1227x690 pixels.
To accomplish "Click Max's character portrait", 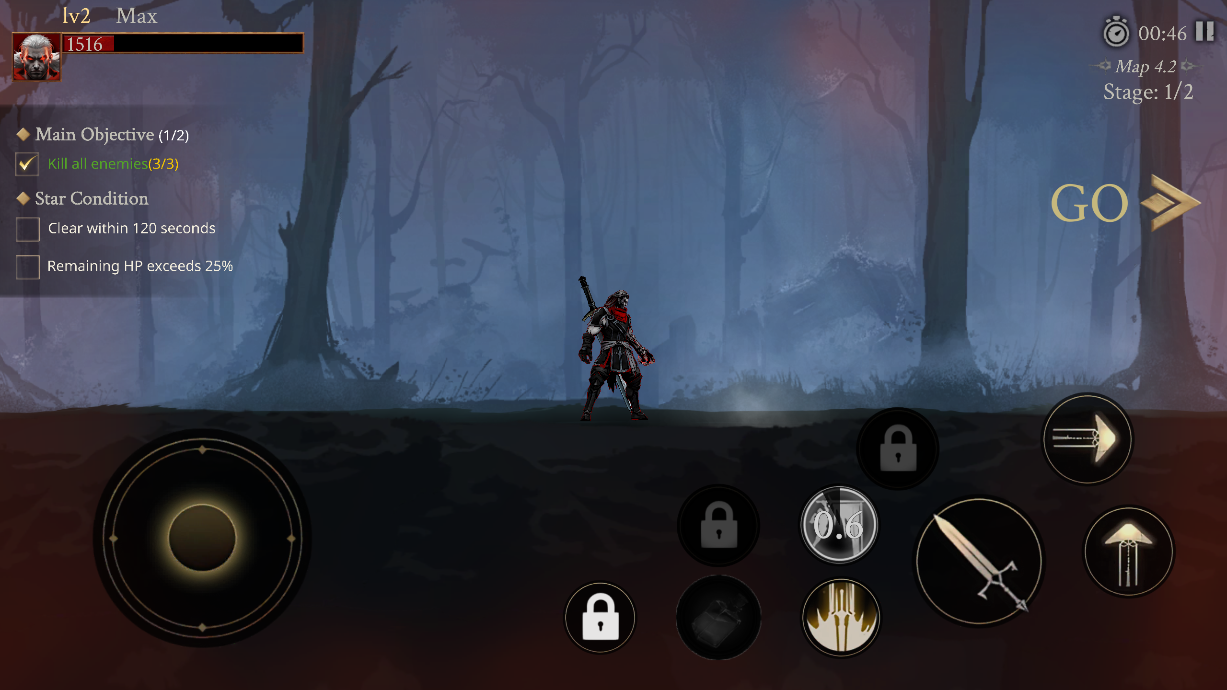I will point(37,57).
